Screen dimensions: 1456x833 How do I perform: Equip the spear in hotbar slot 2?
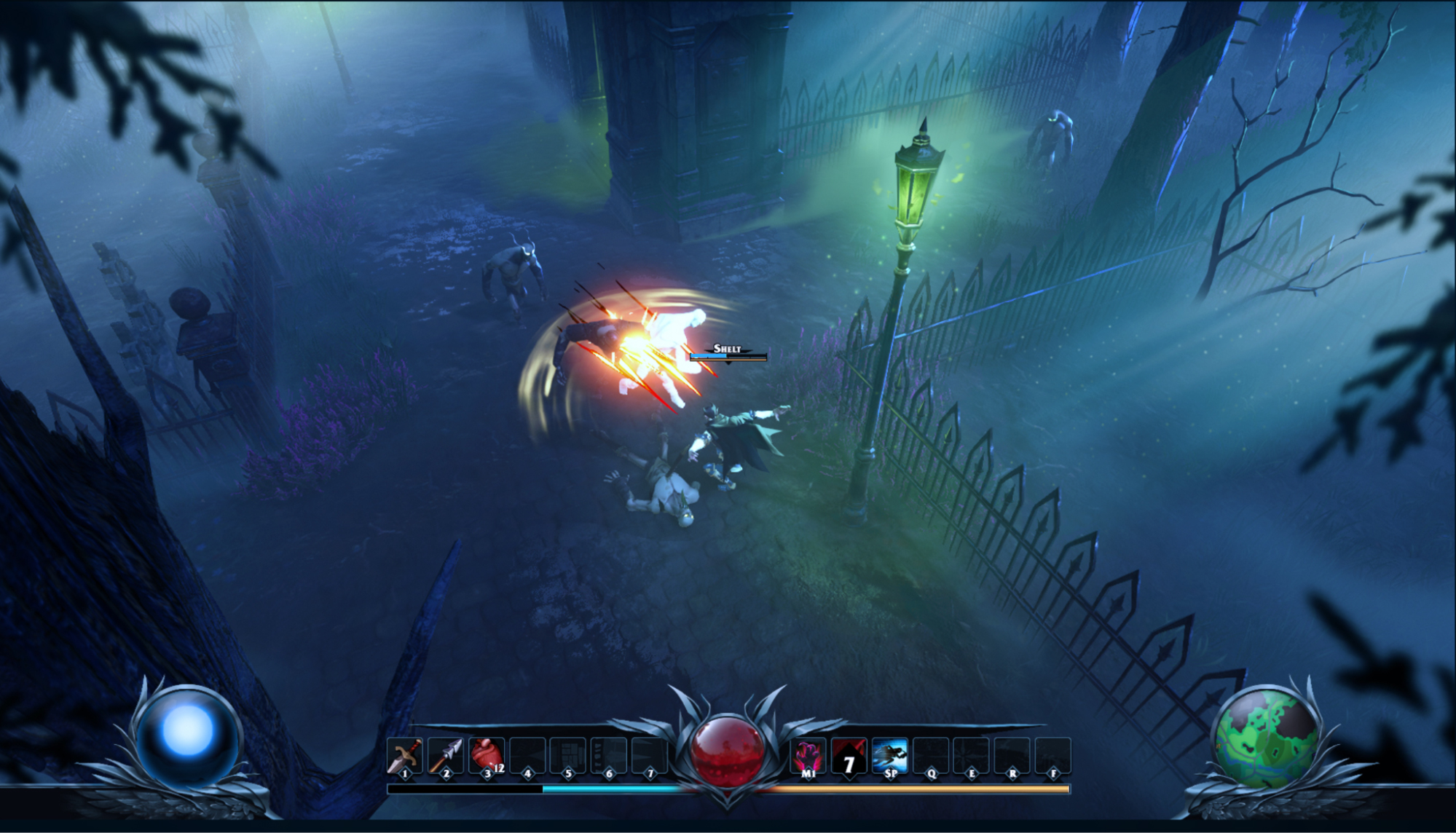click(446, 756)
